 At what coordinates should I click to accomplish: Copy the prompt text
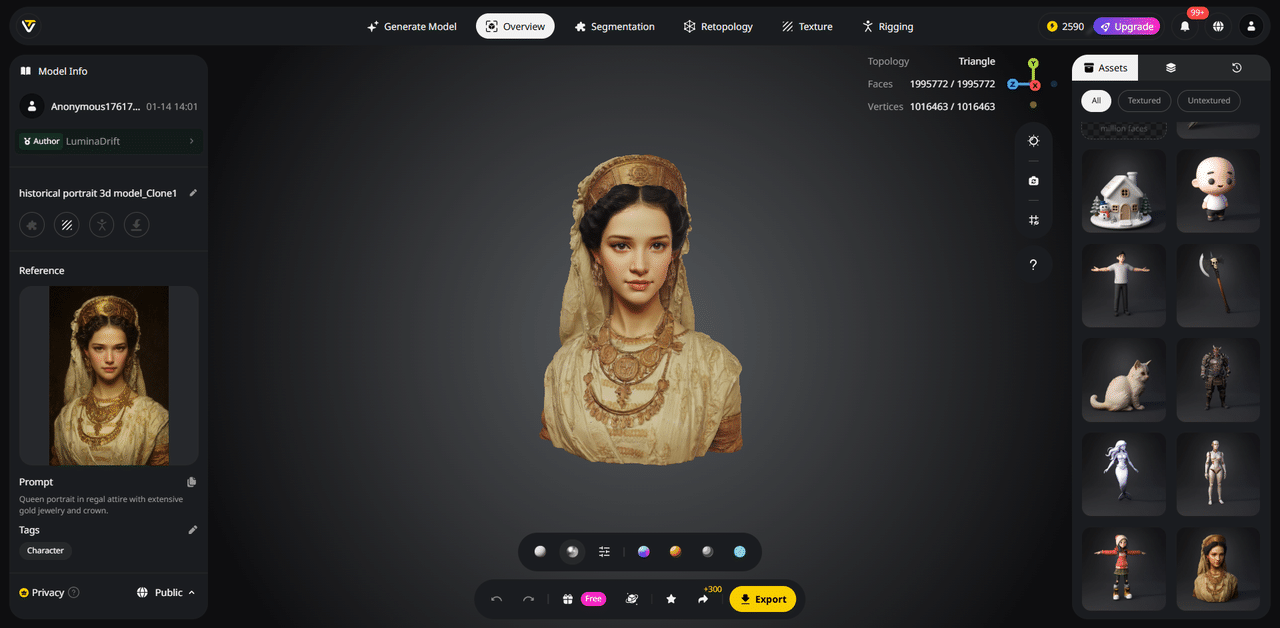point(192,482)
